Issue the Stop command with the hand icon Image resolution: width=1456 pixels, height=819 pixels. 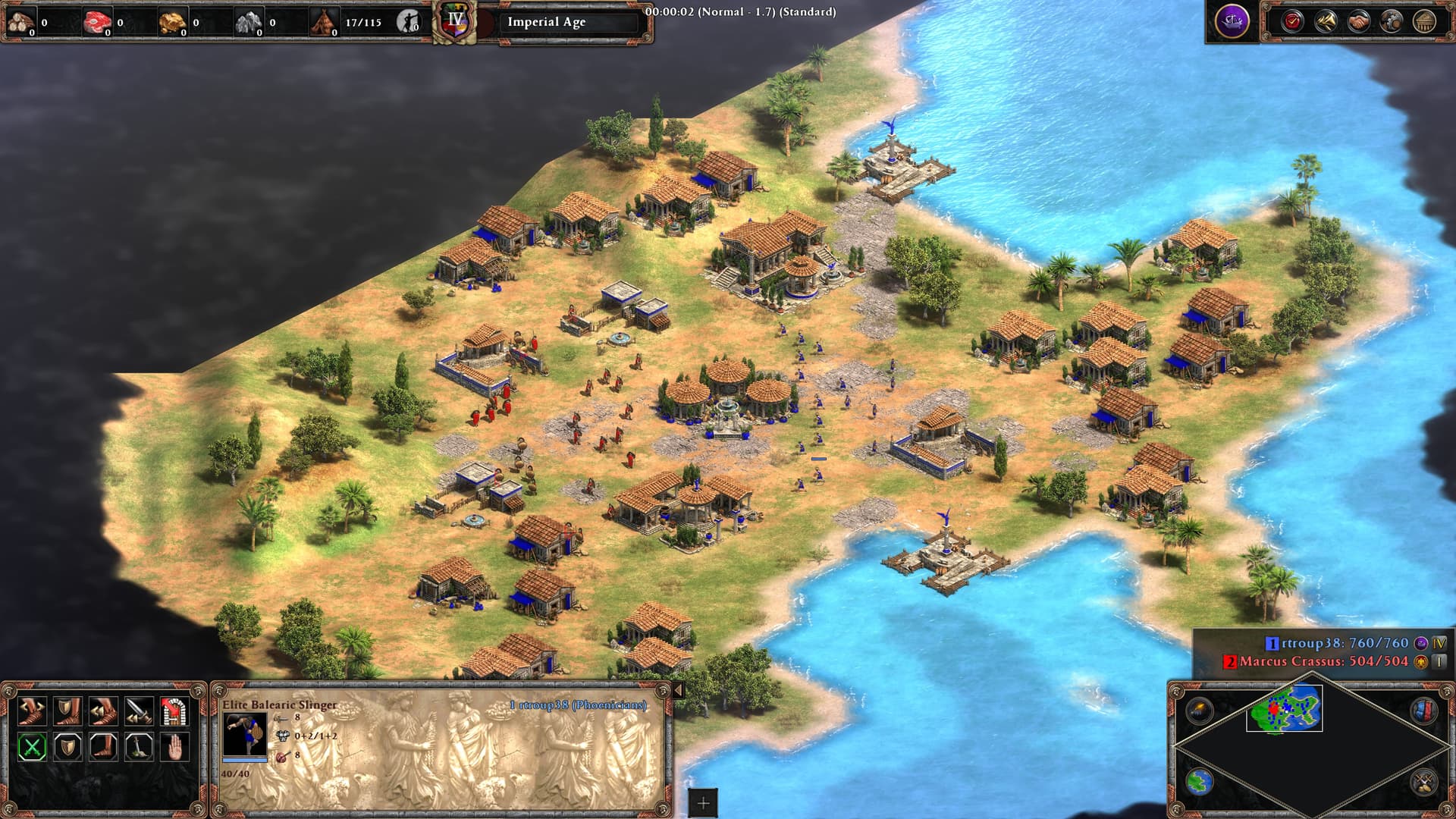pyautogui.click(x=174, y=747)
